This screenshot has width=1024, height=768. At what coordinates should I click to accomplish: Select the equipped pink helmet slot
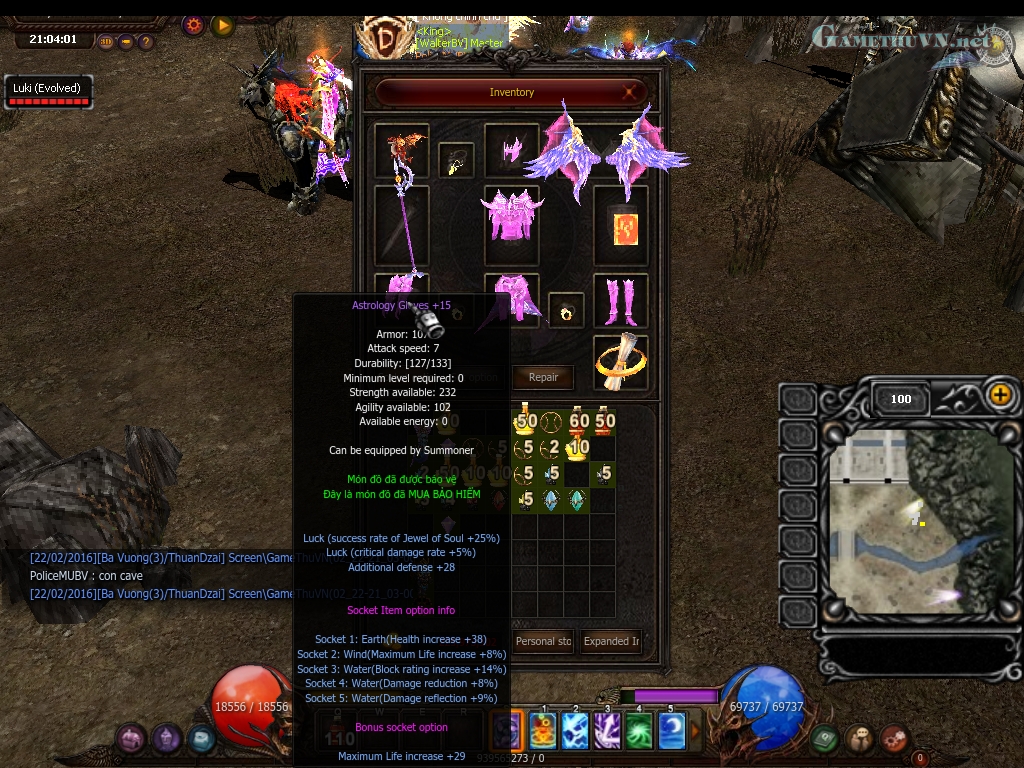pyautogui.click(x=511, y=150)
